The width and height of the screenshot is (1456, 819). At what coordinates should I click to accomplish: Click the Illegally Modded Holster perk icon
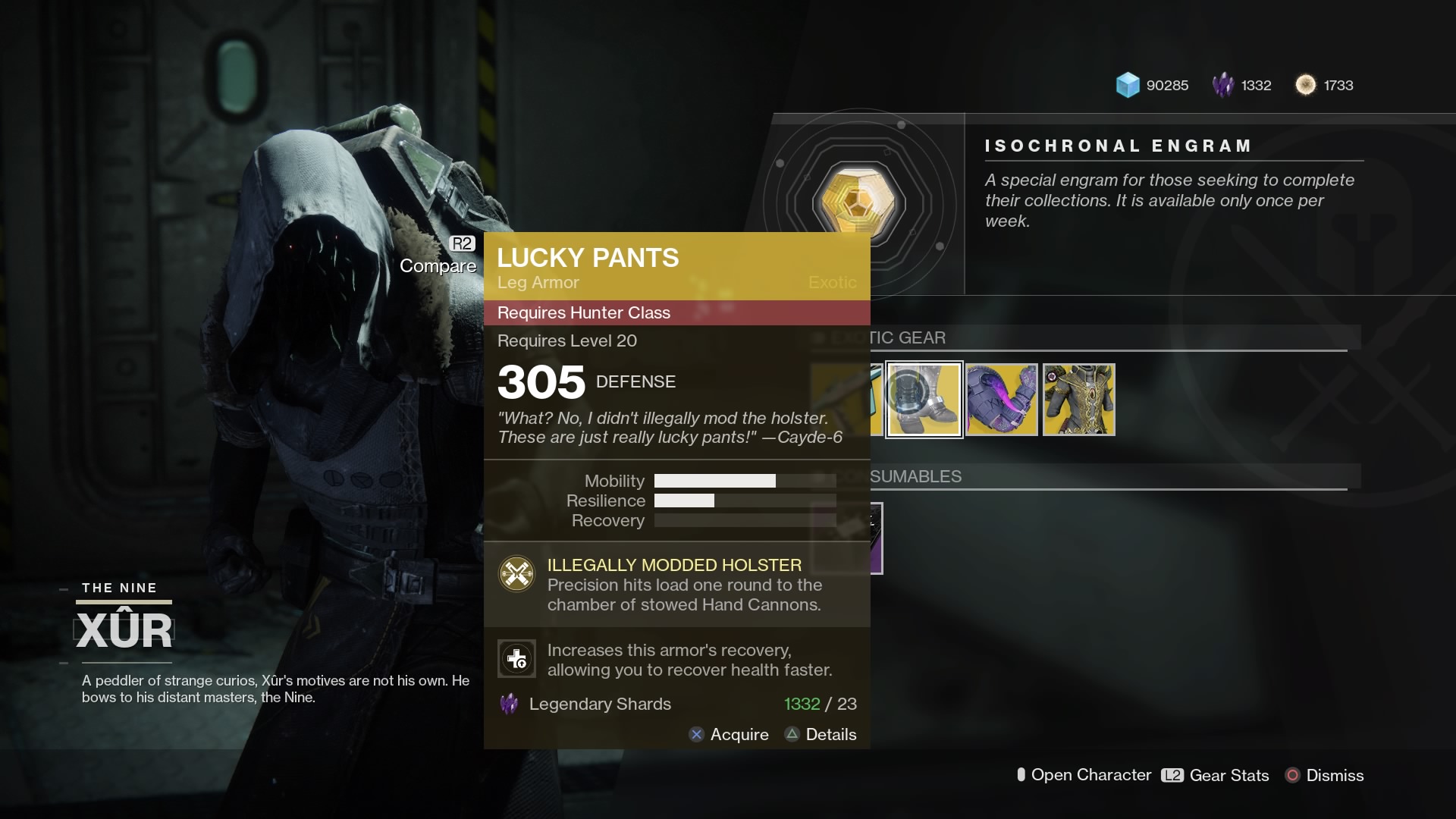pyautogui.click(x=516, y=574)
